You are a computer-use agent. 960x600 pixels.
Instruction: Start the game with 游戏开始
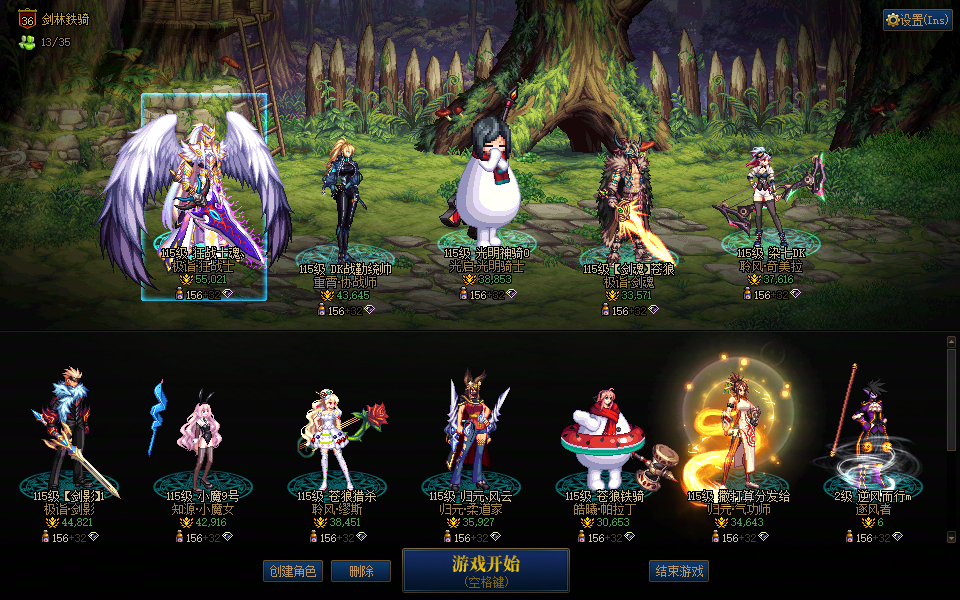click(486, 570)
